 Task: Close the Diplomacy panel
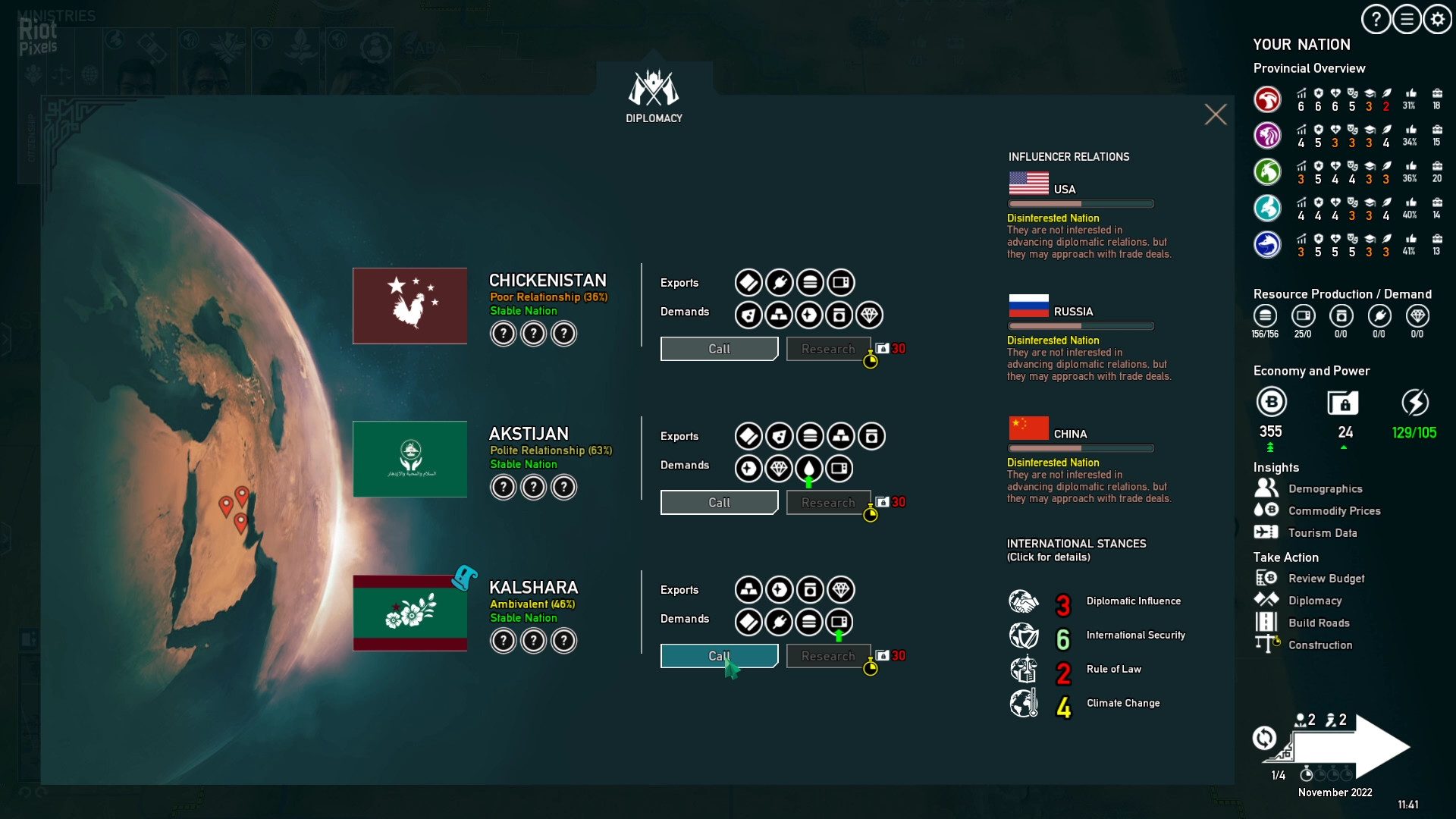tap(1215, 115)
